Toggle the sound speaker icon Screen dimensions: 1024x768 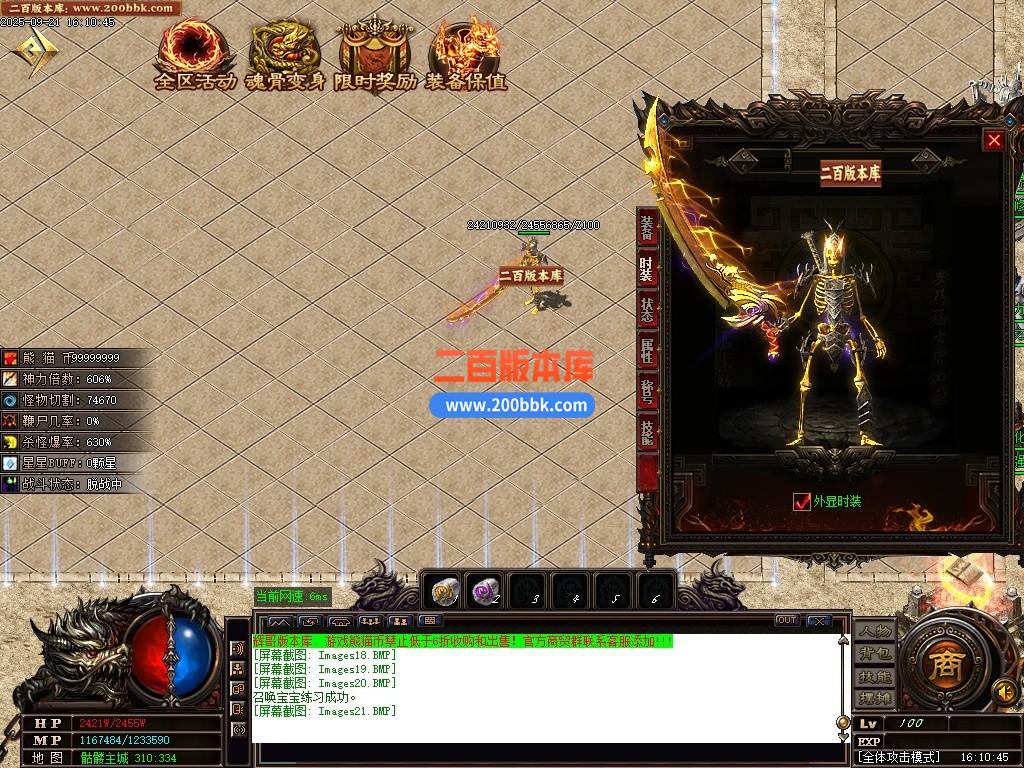(x=1005, y=691)
